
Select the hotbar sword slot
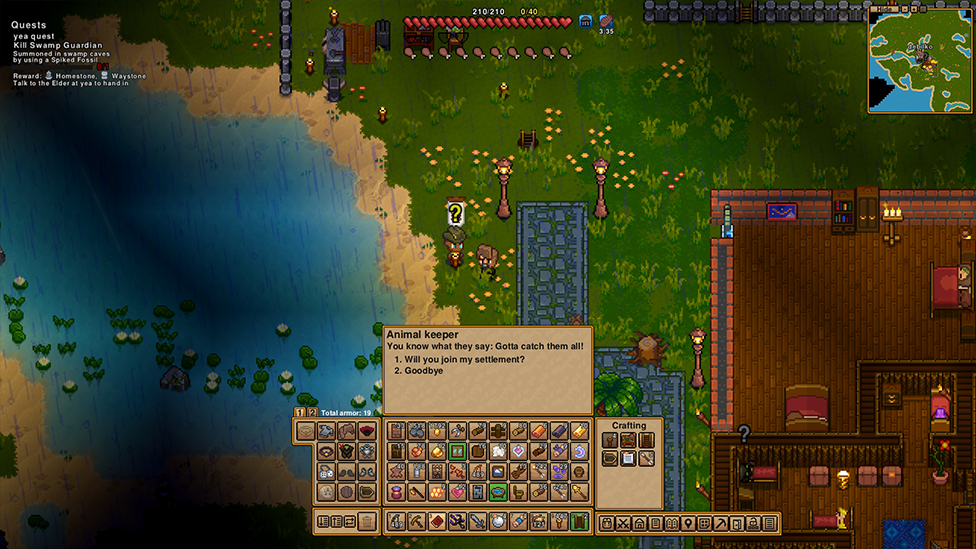[477, 521]
